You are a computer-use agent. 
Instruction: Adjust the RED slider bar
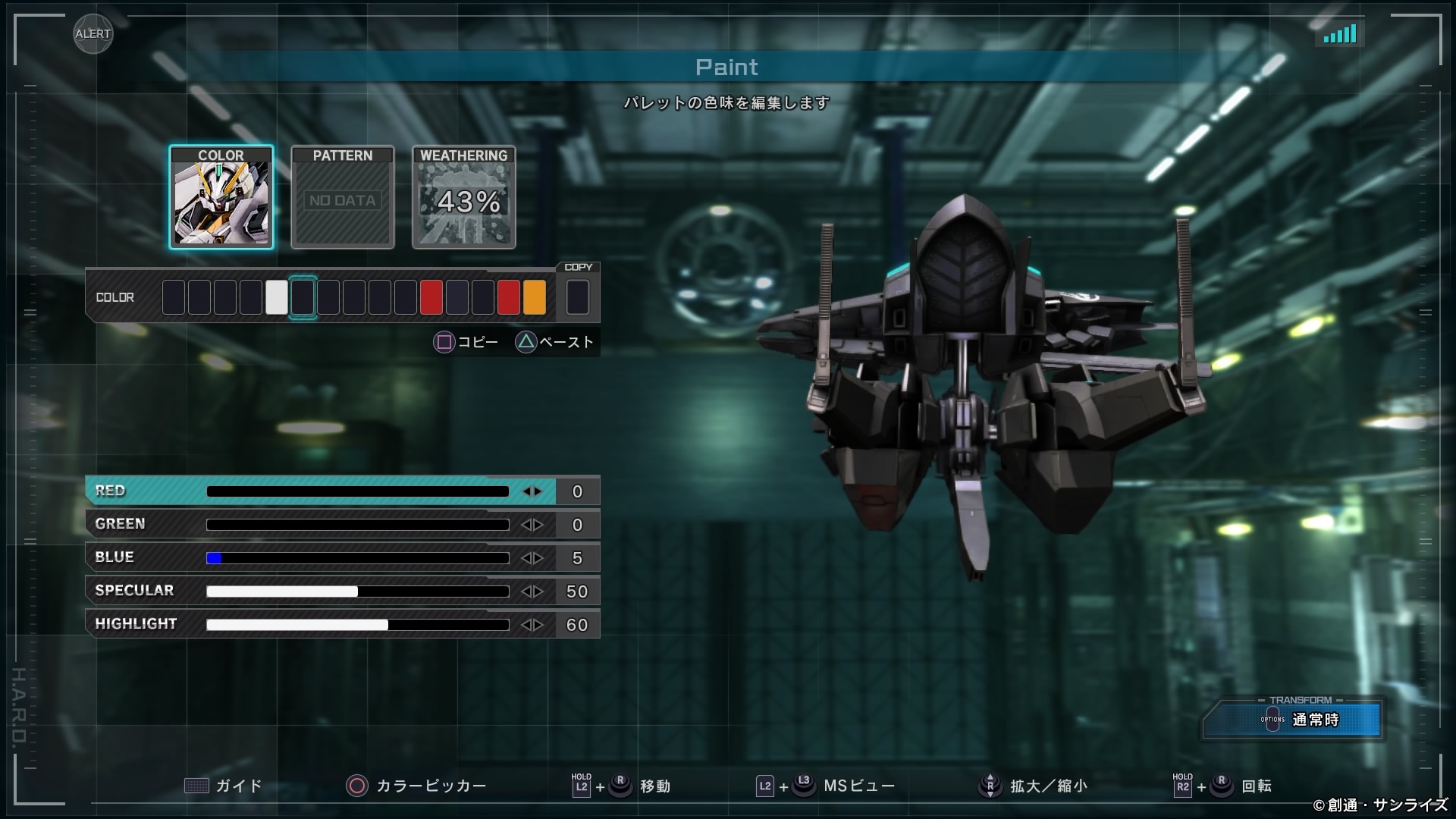click(x=357, y=491)
